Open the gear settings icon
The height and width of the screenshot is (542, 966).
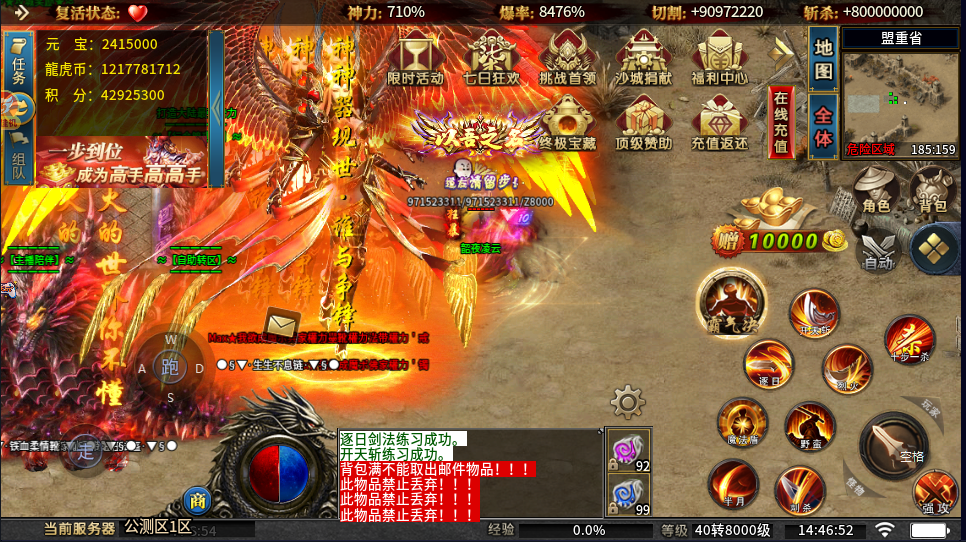click(x=627, y=402)
